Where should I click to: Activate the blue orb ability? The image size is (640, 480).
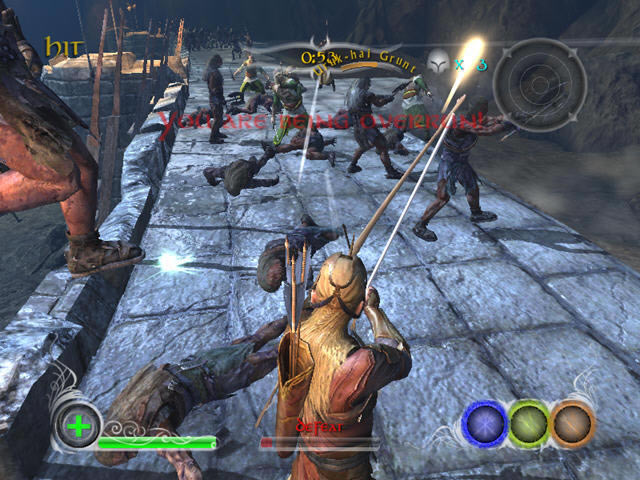pos(485,423)
